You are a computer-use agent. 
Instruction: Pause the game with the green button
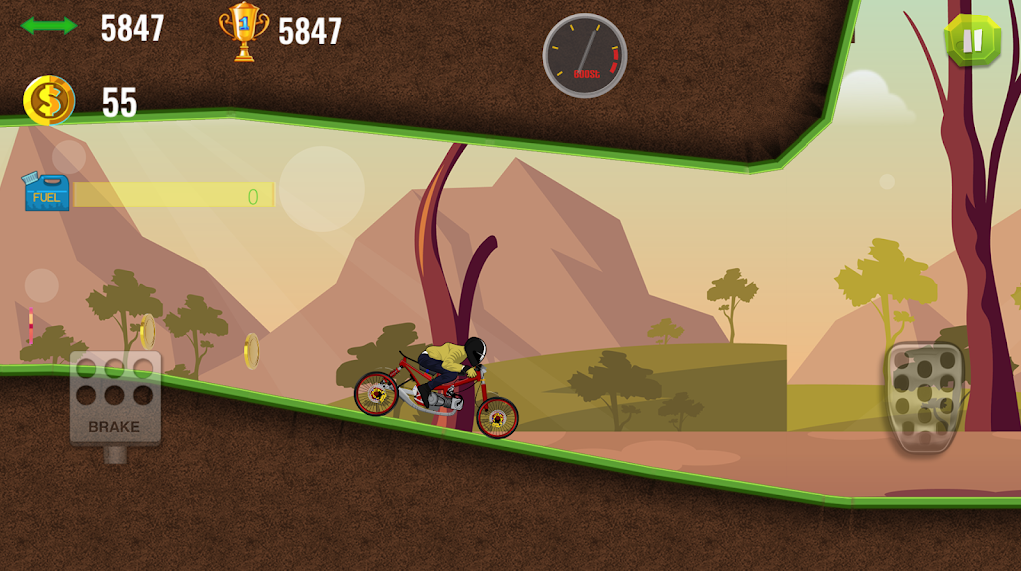972,41
